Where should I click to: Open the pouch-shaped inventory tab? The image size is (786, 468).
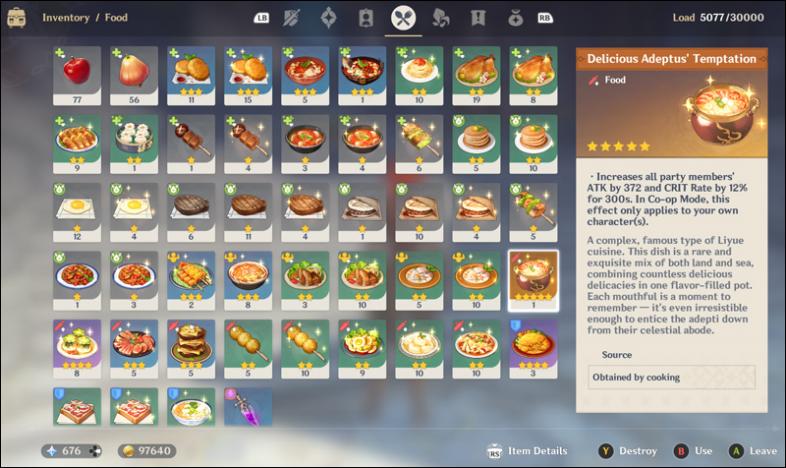(515, 17)
